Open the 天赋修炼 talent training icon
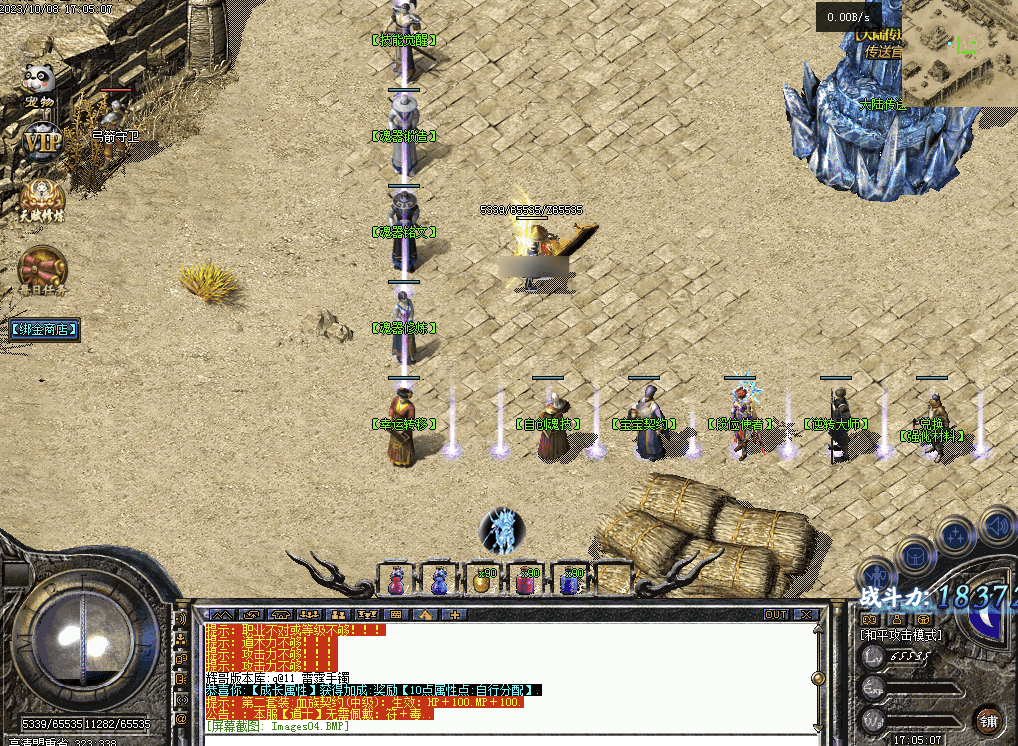Viewport: 1018px width, 746px height. (x=43, y=200)
